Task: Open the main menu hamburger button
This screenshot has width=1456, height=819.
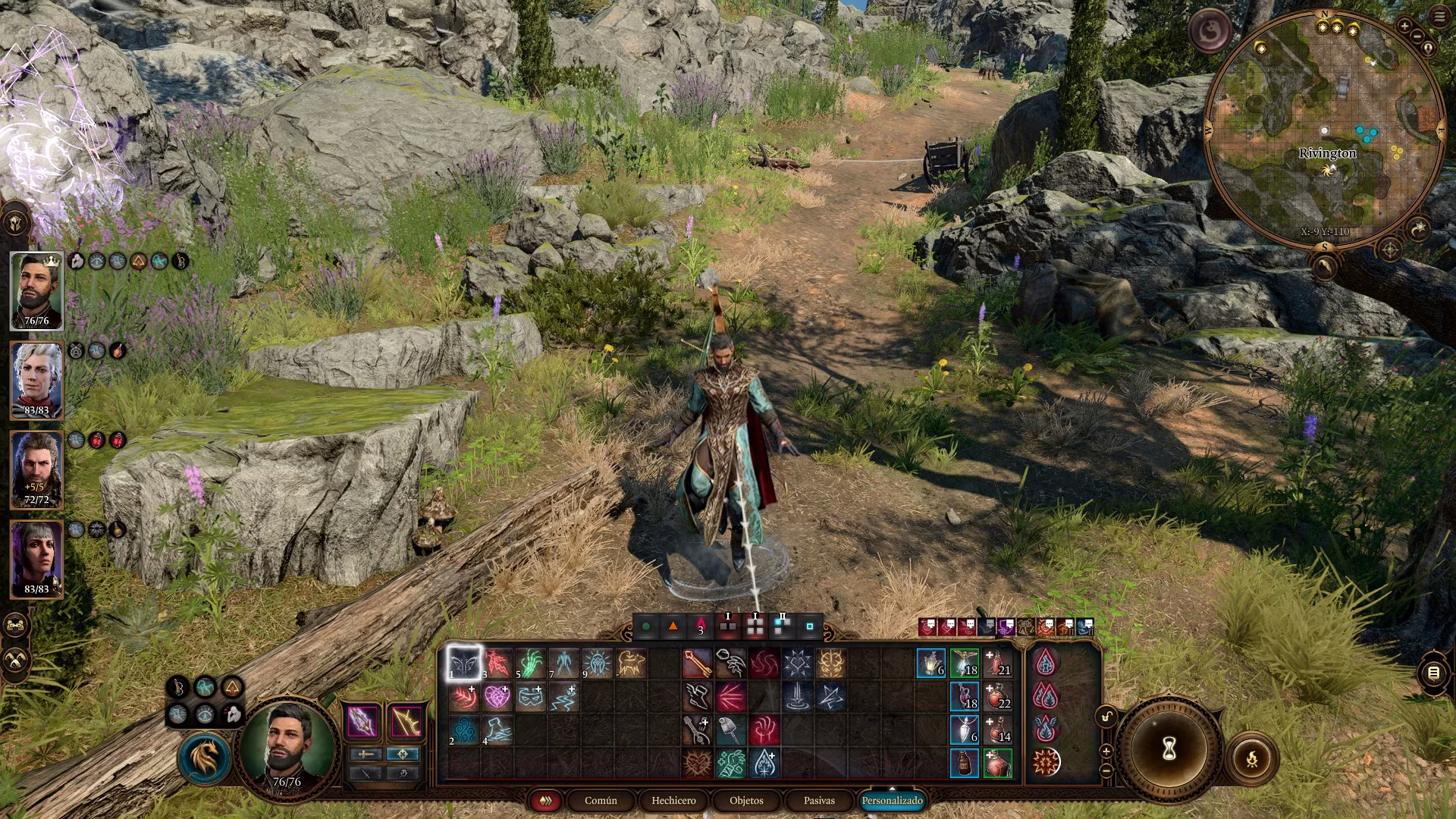Action: pyautogui.click(x=1439, y=17)
